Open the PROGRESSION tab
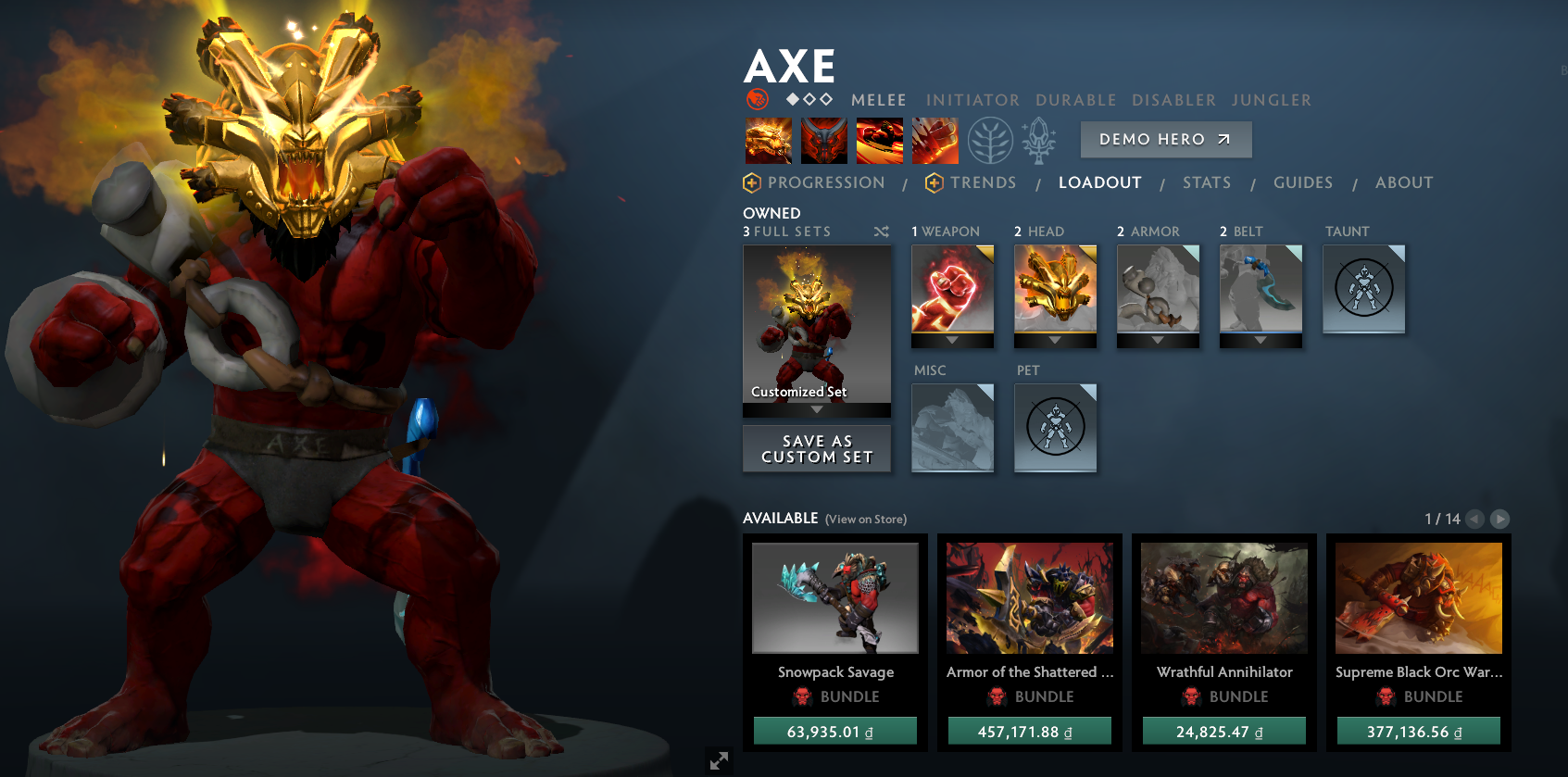 click(x=827, y=182)
